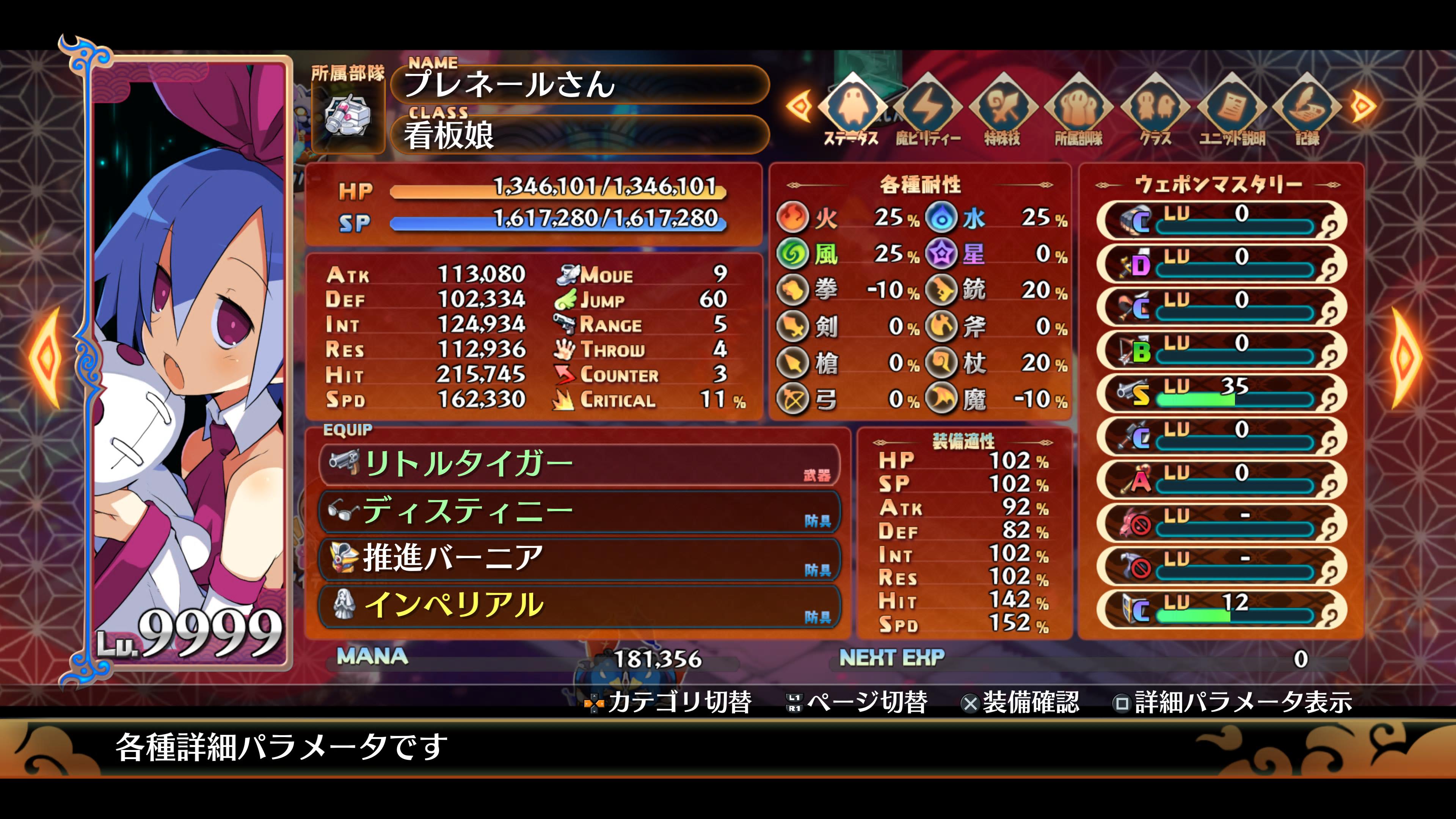The width and height of the screenshot is (1456, 819).
Task: Click the right arrow beside the category tabs
Action: point(1363,105)
